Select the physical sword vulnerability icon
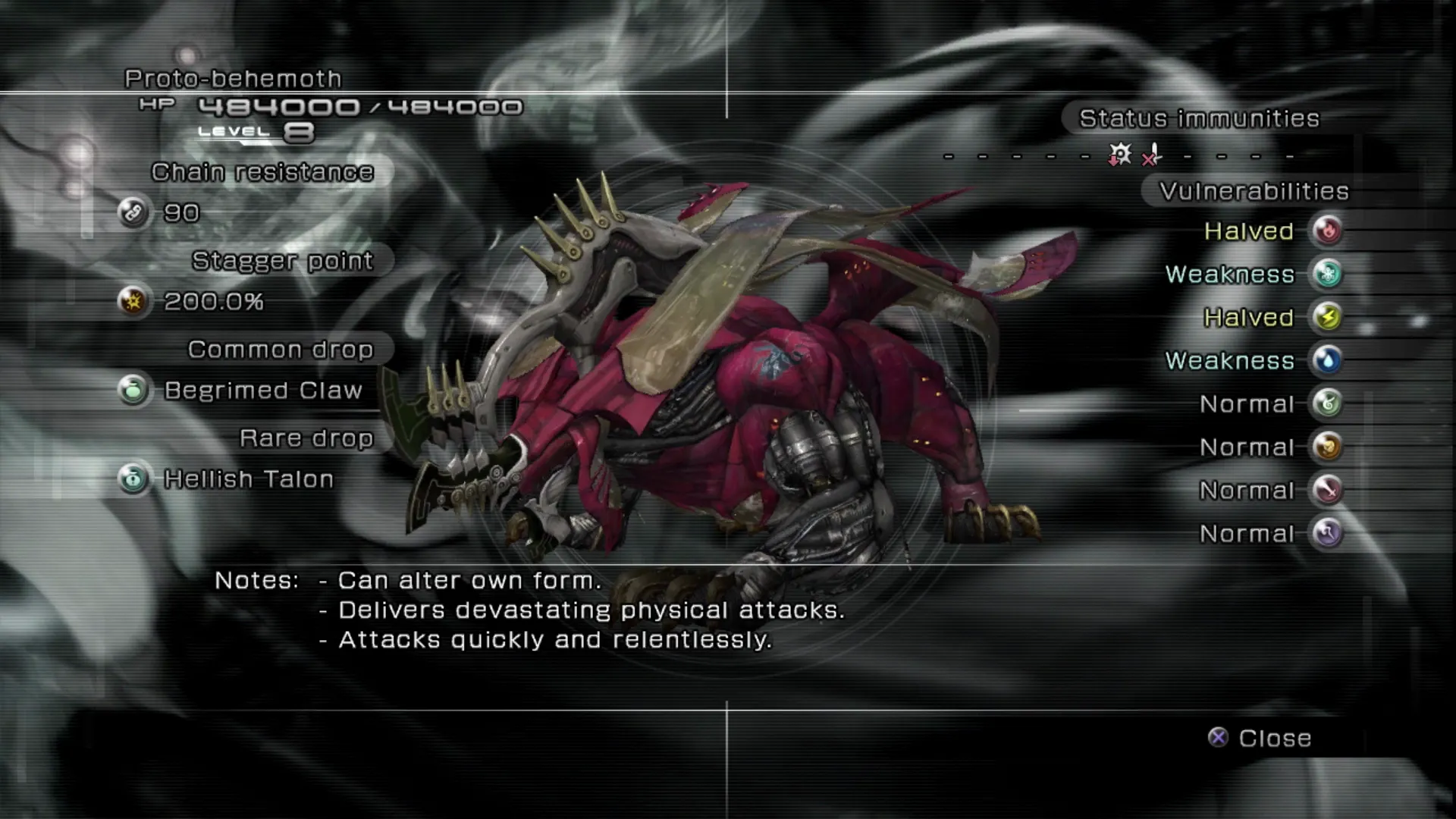The width and height of the screenshot is (1456, 819). pyautogui.click(x=1327, y=490)
